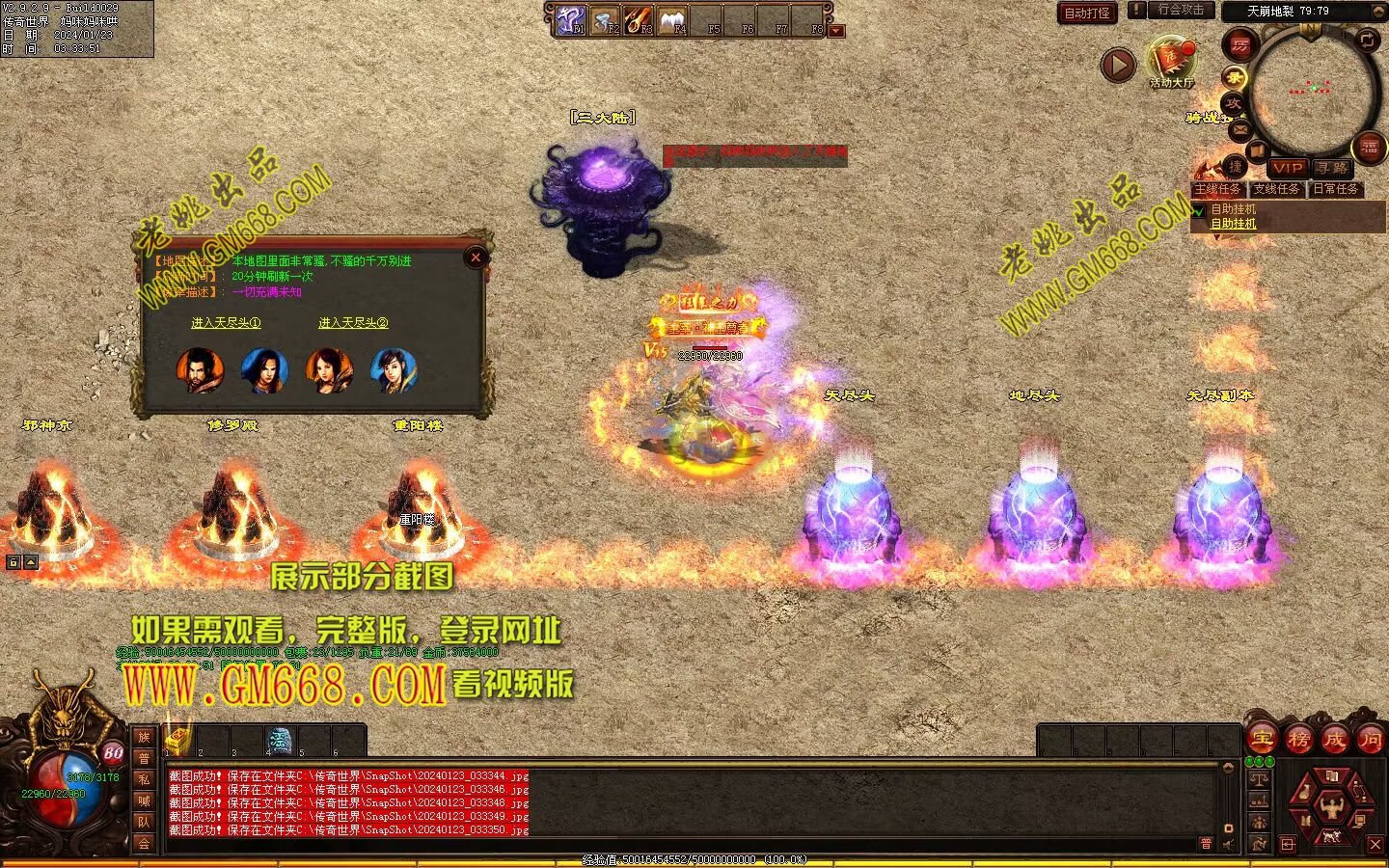Switch to the 支线任务 tab
The height and width of the screenshot is (868, 1389).
pyautogui.click(x=1276, y=189)
